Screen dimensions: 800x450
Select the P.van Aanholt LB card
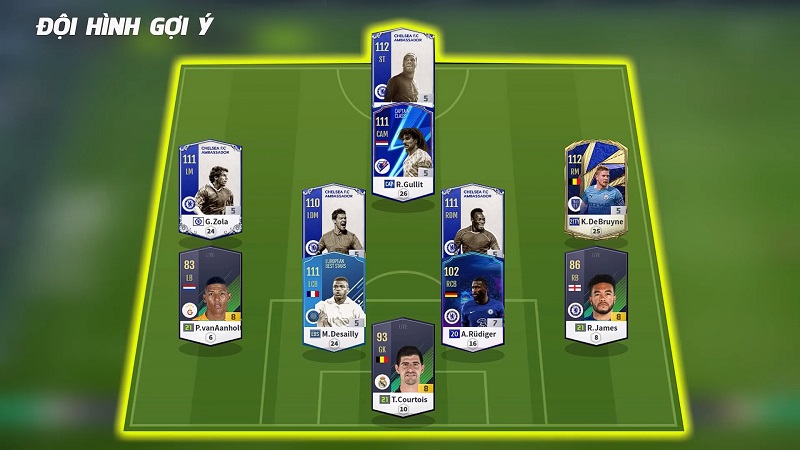pyautogui.click(x=210, y=294)
